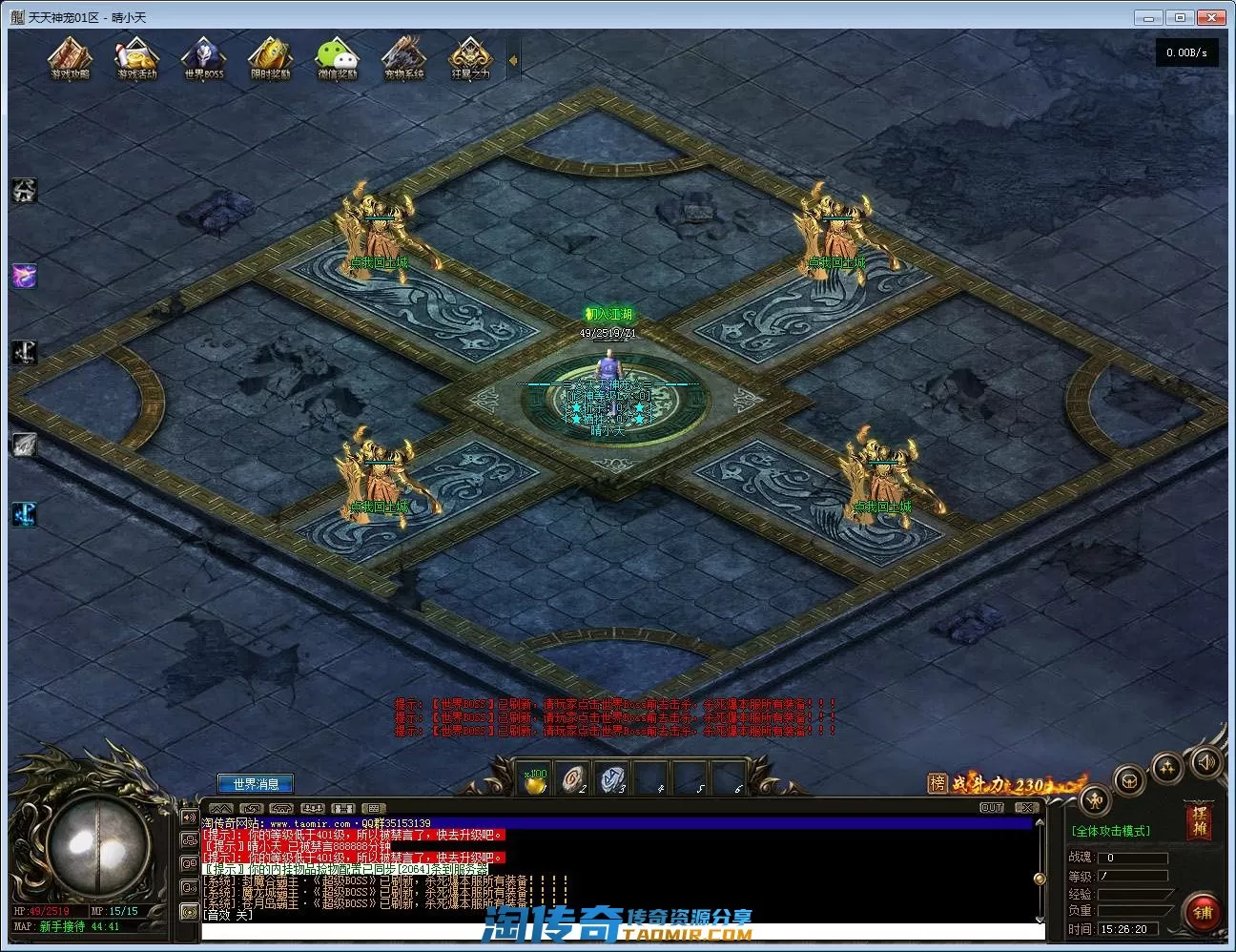Open the 榜 ranking button
Viewport: 1236px width, 952px height.
click(x=937, y=783)
